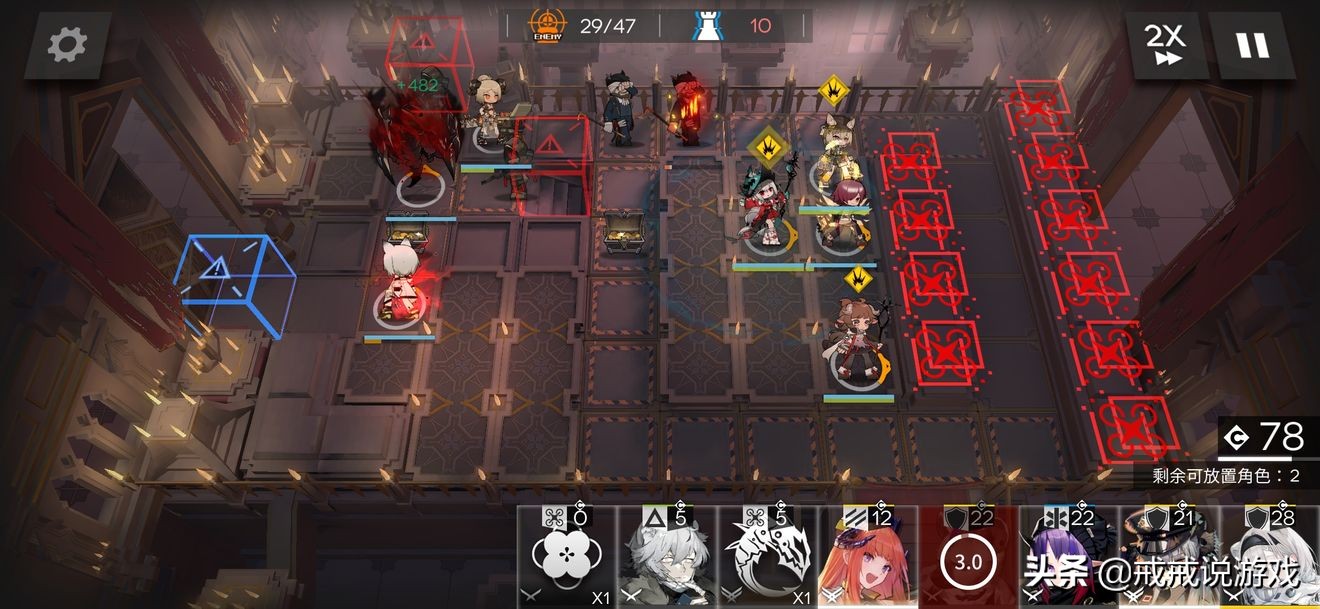This screenshot has width=1320, height=609.
Task: Toggle the 2X game speed button
Action: (1164, 45)
